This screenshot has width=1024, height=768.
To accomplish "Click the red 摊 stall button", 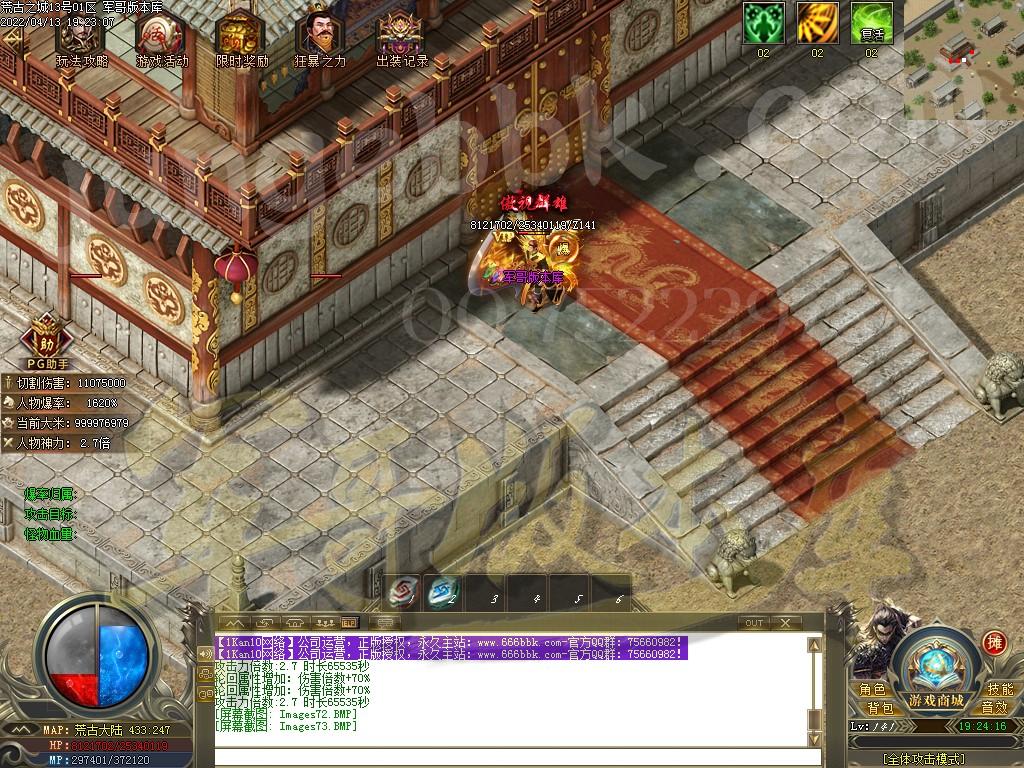I will 994,643.
